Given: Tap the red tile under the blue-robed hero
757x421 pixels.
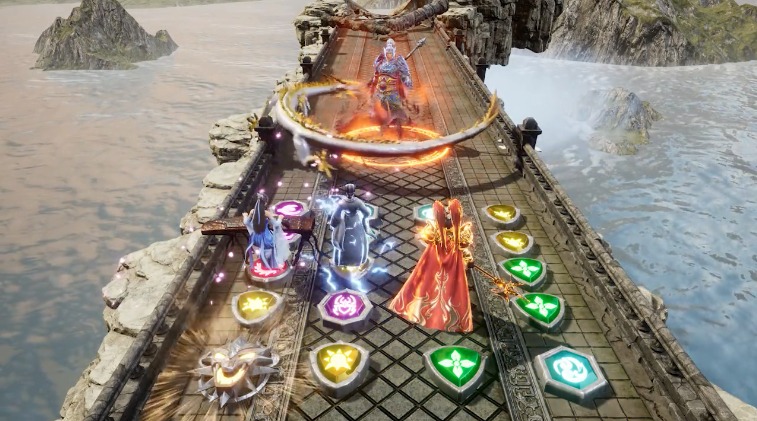Looking at the screenshot, I should 266,270.
